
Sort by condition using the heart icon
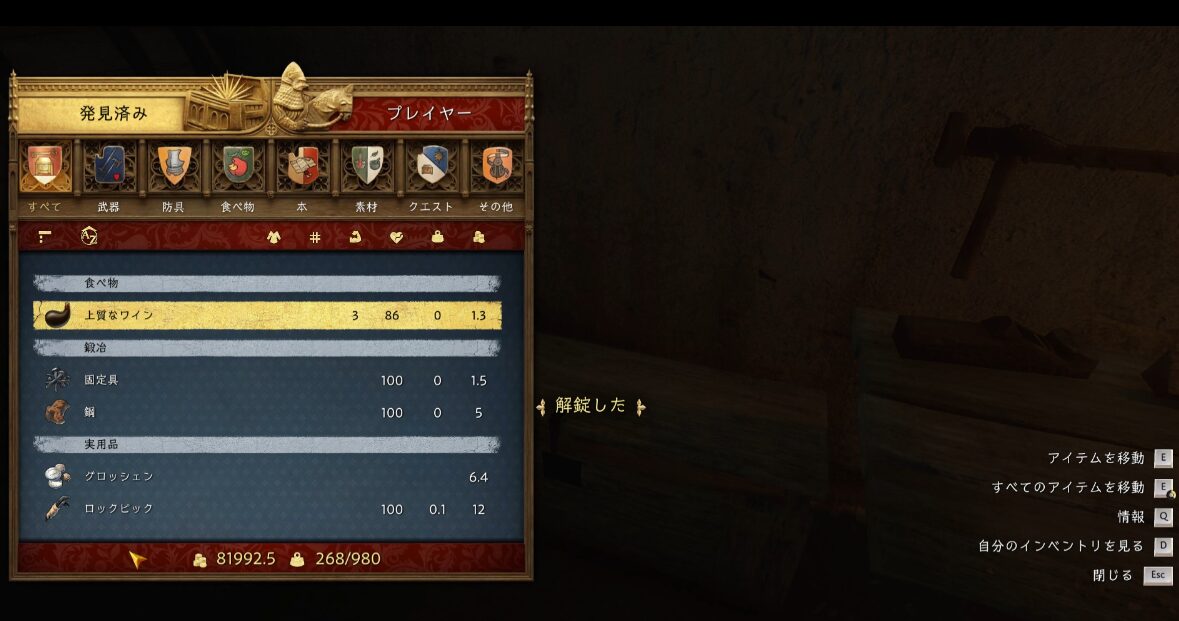[x=396, y=237]
